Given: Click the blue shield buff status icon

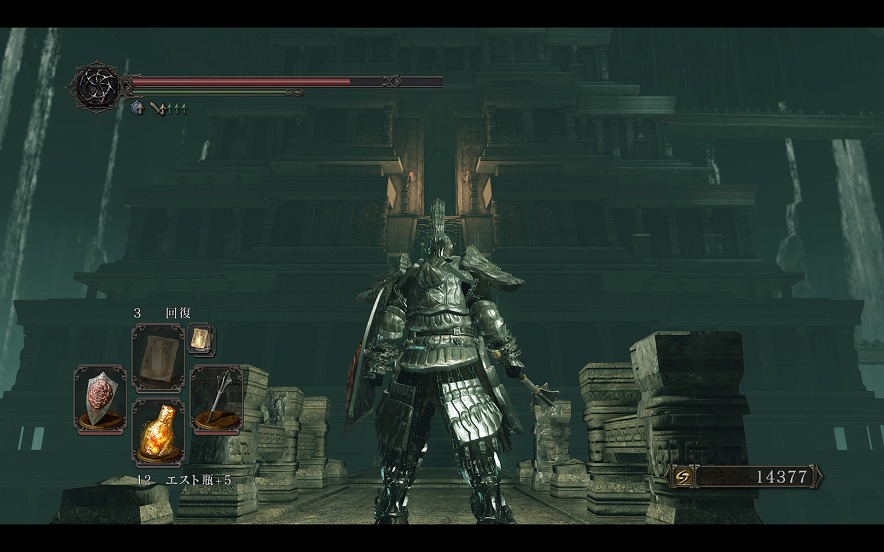Looking at the screenshot, I should point(137,107).
